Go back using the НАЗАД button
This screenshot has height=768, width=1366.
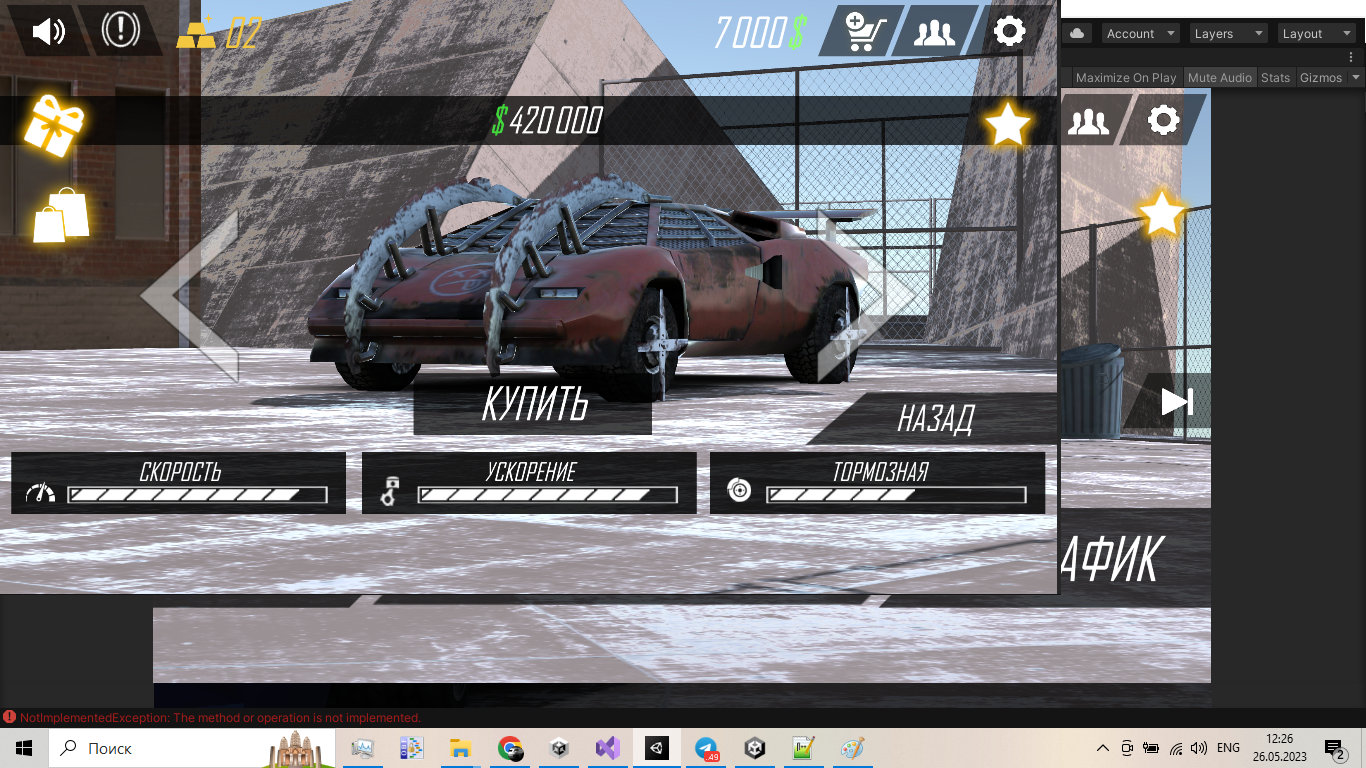[935, 418]
